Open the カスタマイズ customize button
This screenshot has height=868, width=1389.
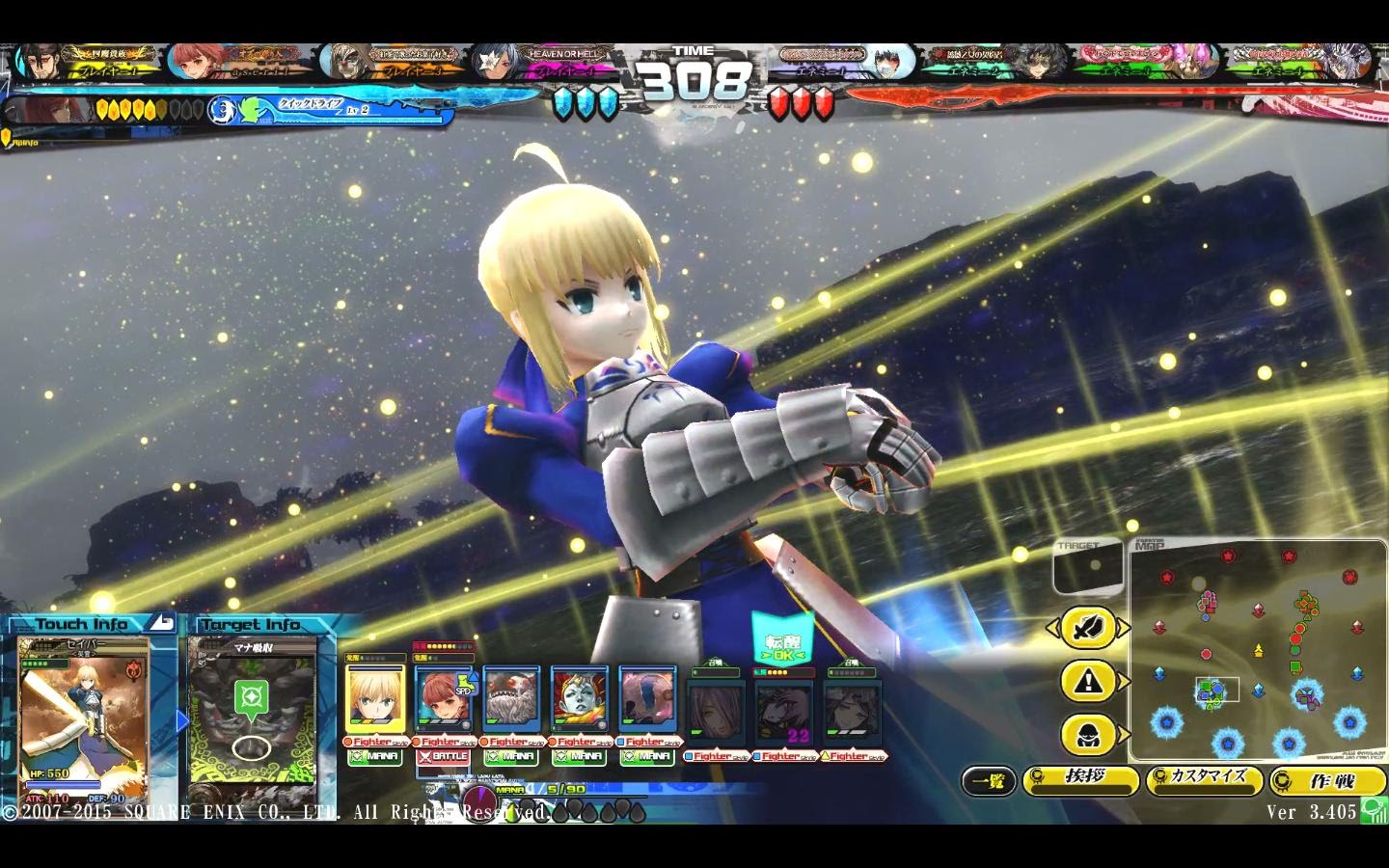(x=1204, y=779)
